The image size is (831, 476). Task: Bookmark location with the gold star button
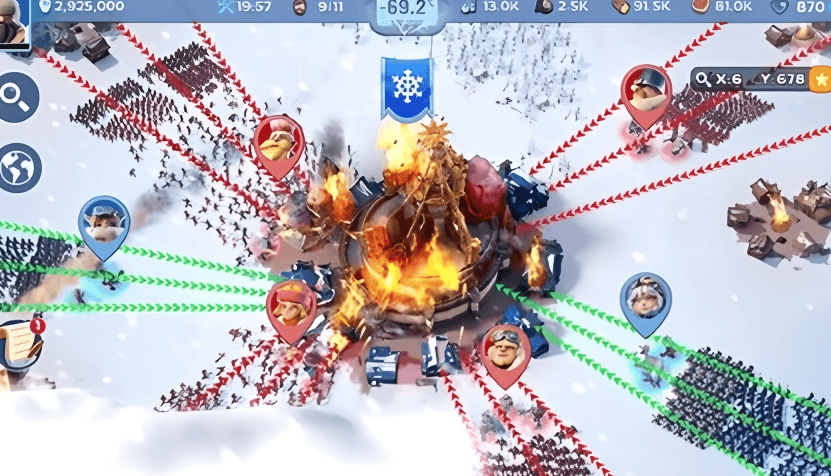(x=820, y=79)
